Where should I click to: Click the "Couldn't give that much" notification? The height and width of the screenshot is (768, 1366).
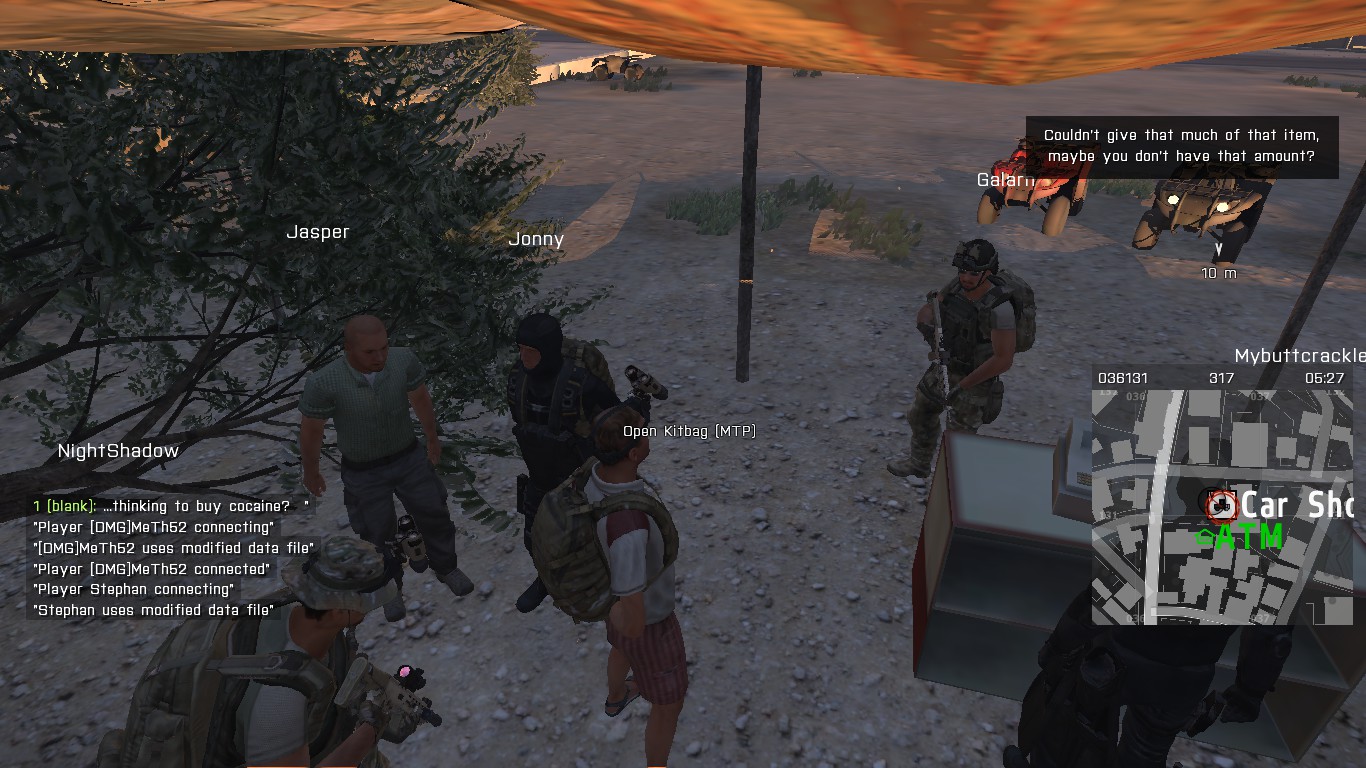point(1181,146)
